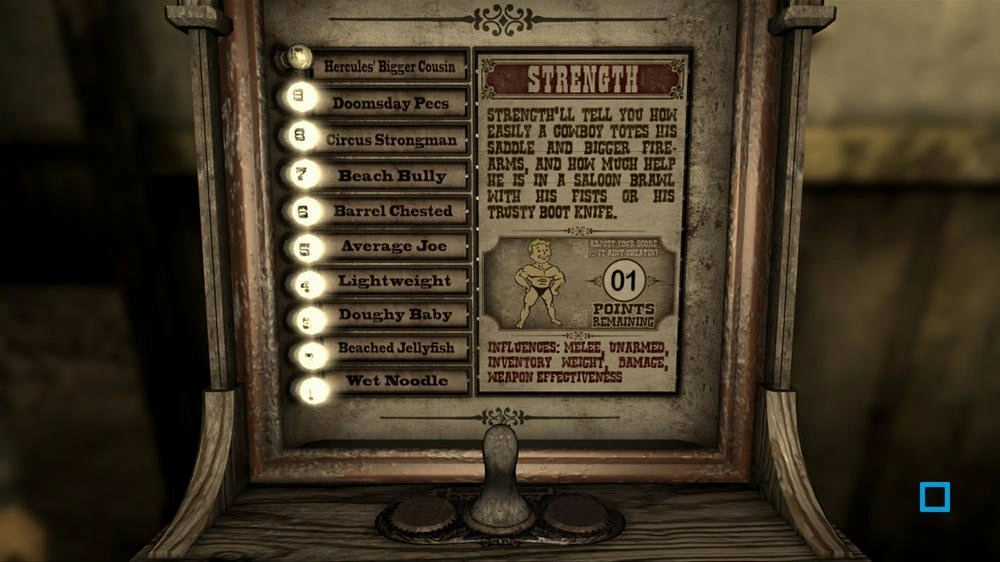1000x562 pixels.
Task: Choose the Average Joe strength level
Action: [x=393, y=246]
